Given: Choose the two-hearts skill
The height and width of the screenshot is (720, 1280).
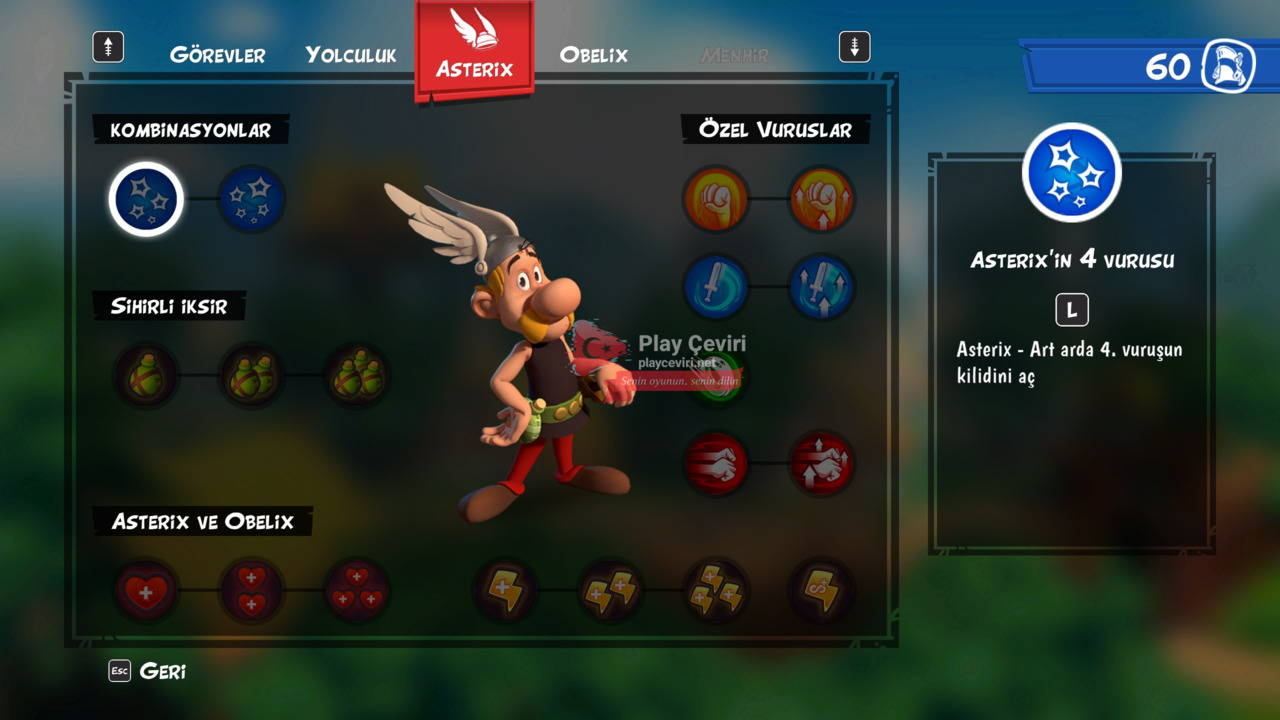Looking at the screenshot, I should click(x=252, y=590).
